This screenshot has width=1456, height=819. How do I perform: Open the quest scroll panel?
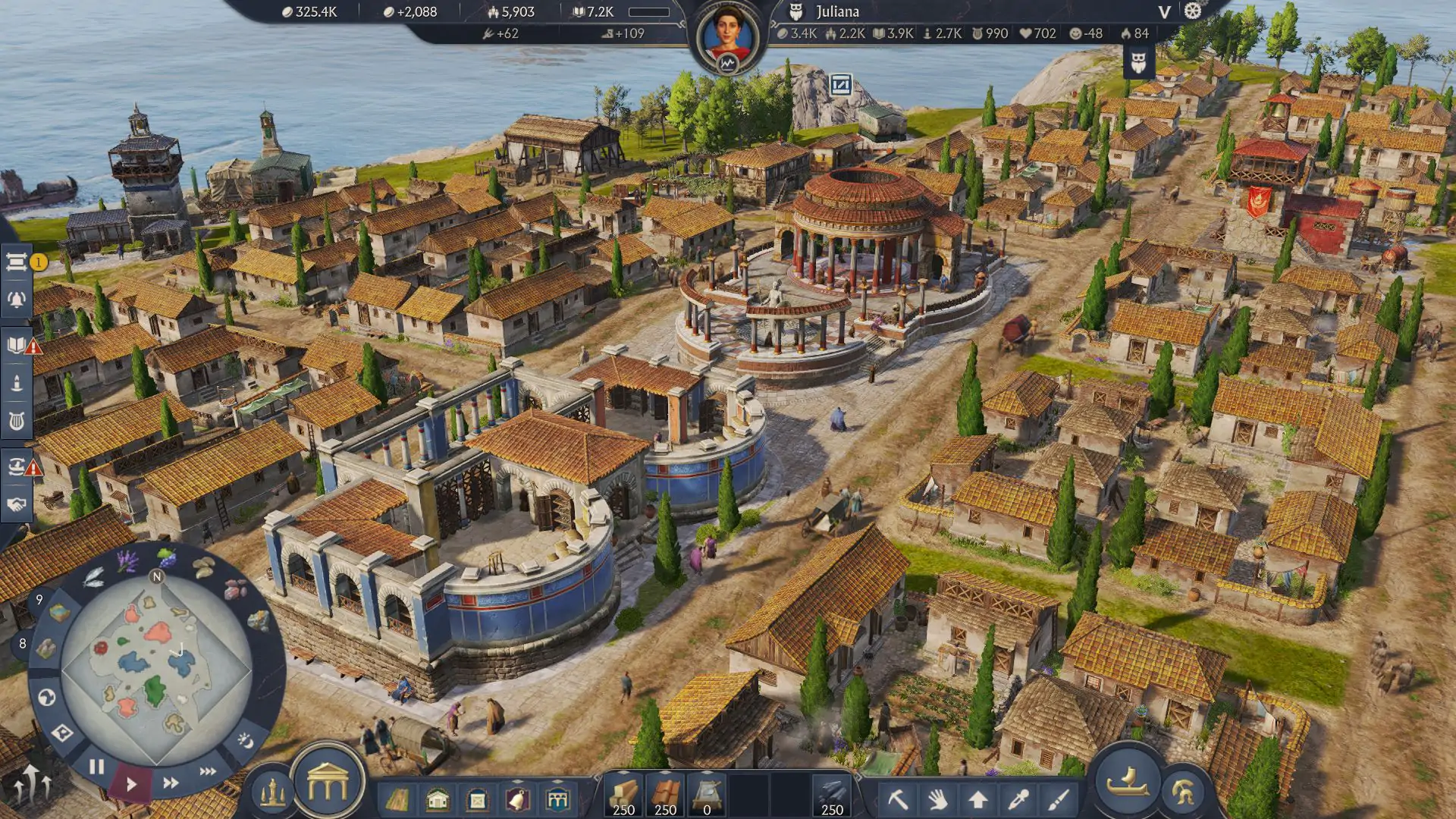click(16, 262)
